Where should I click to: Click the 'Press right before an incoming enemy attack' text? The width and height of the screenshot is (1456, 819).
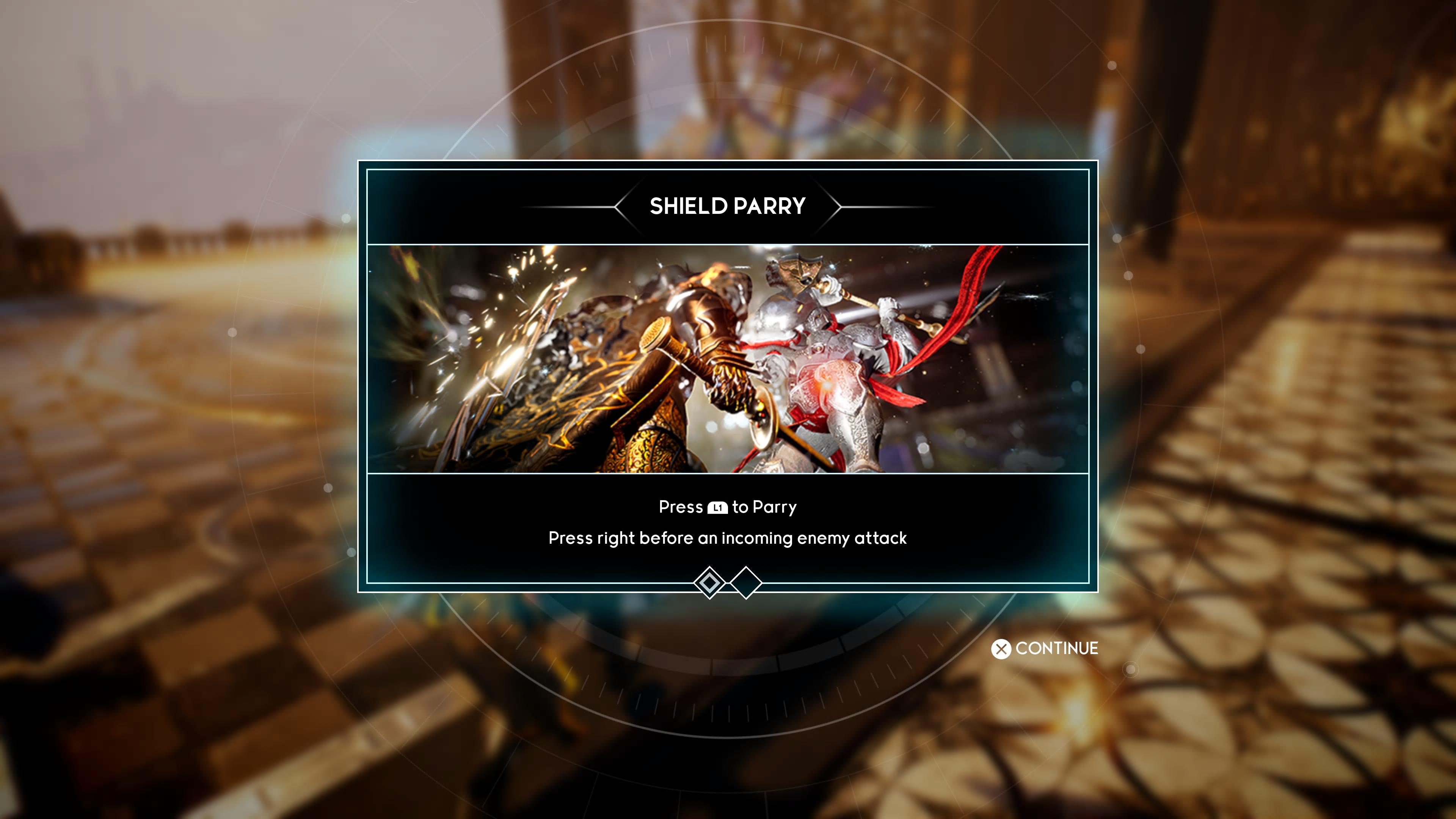pos(728,539)
